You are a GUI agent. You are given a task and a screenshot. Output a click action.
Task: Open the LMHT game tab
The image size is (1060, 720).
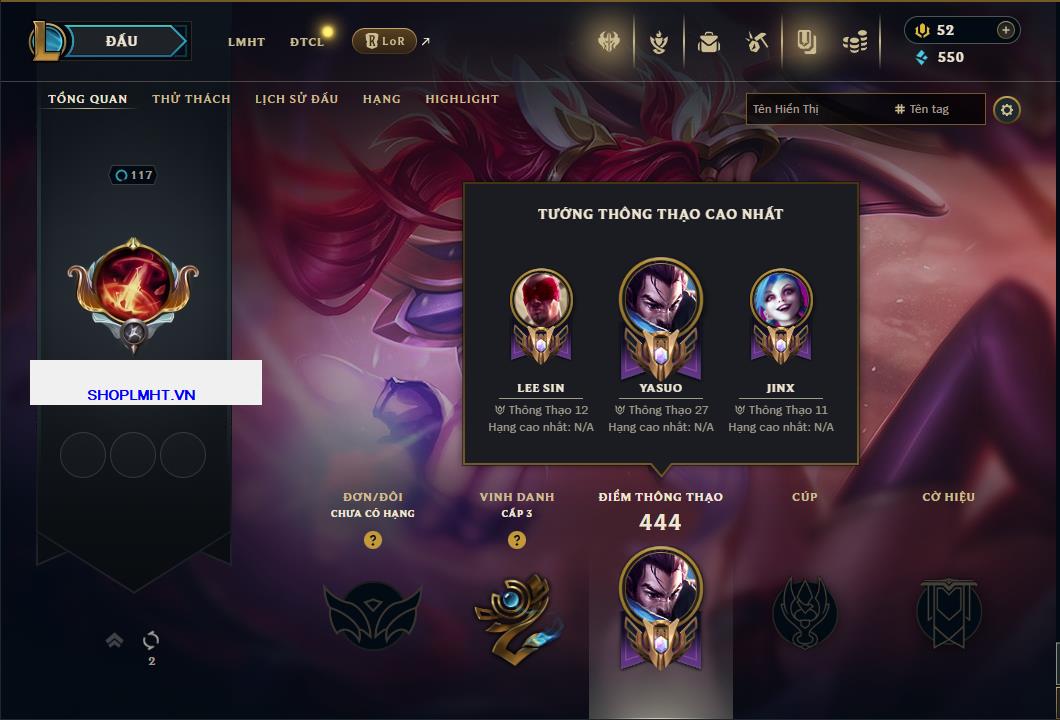246,42
